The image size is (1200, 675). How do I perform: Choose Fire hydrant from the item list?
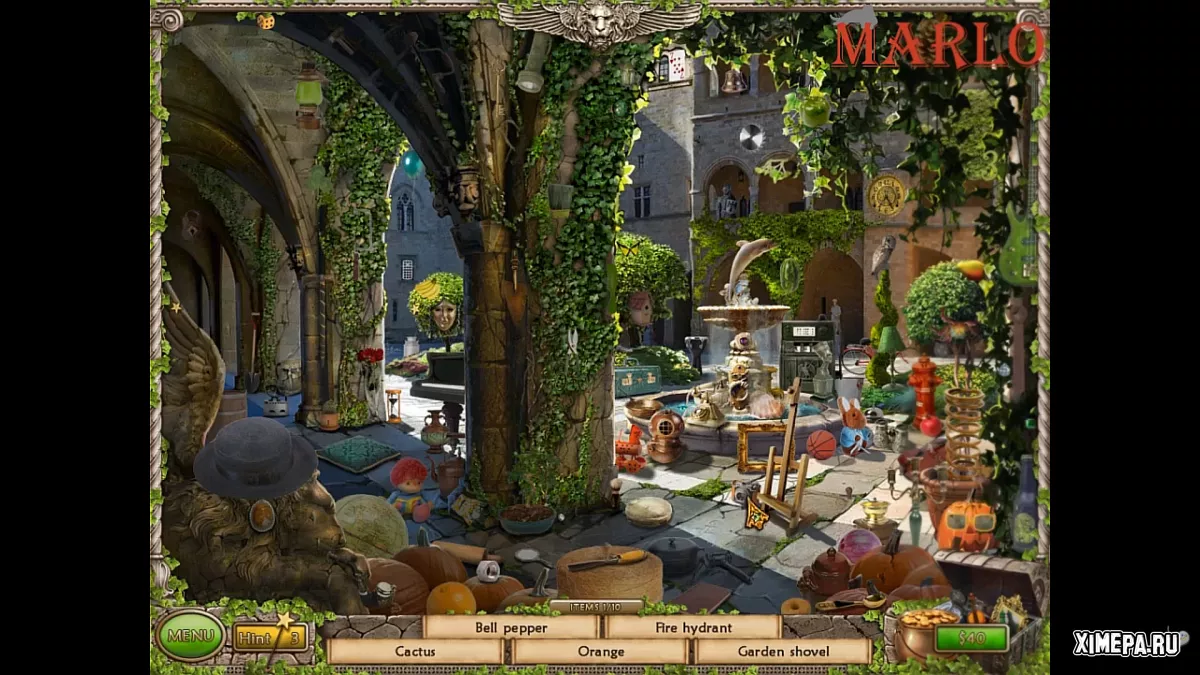[694, 627]
